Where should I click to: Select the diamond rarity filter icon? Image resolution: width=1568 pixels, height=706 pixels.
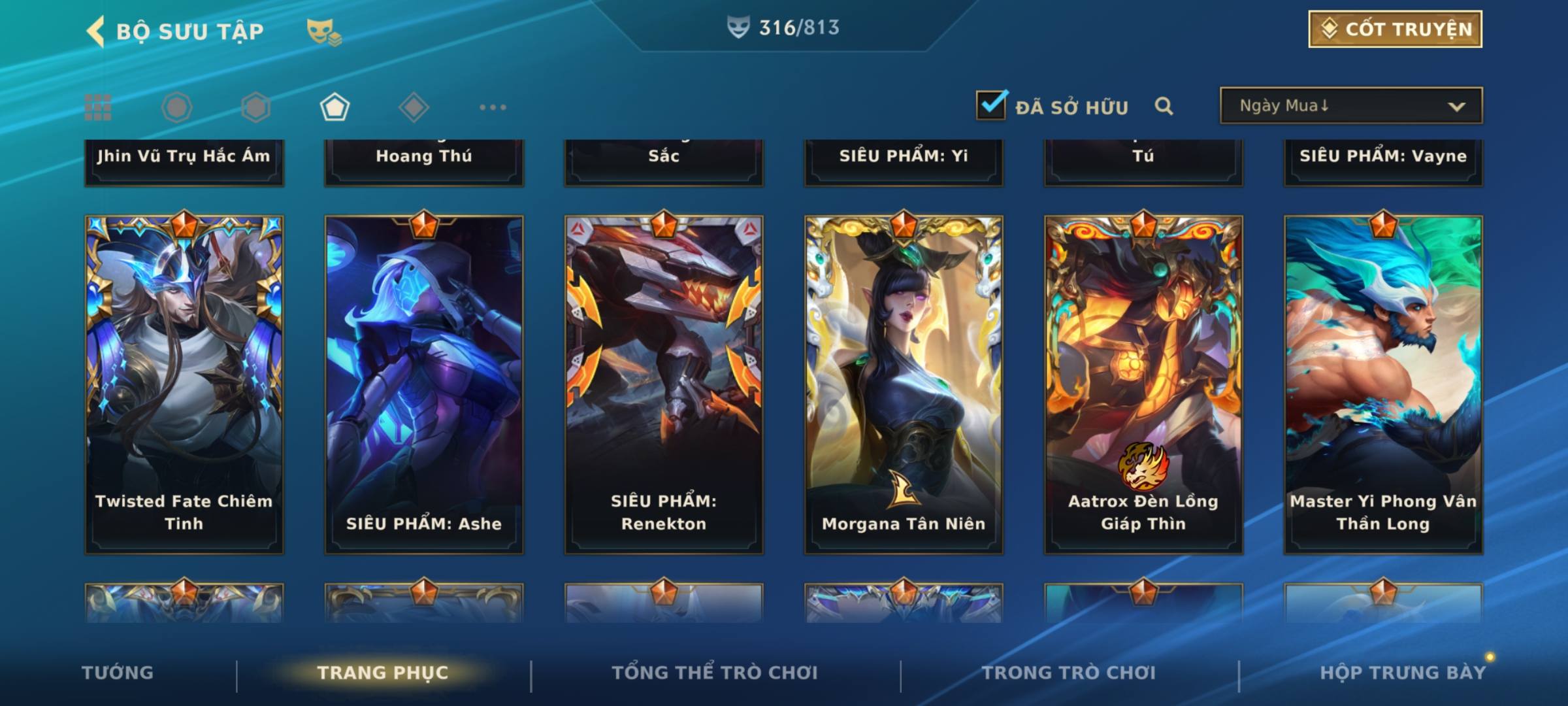414,107
